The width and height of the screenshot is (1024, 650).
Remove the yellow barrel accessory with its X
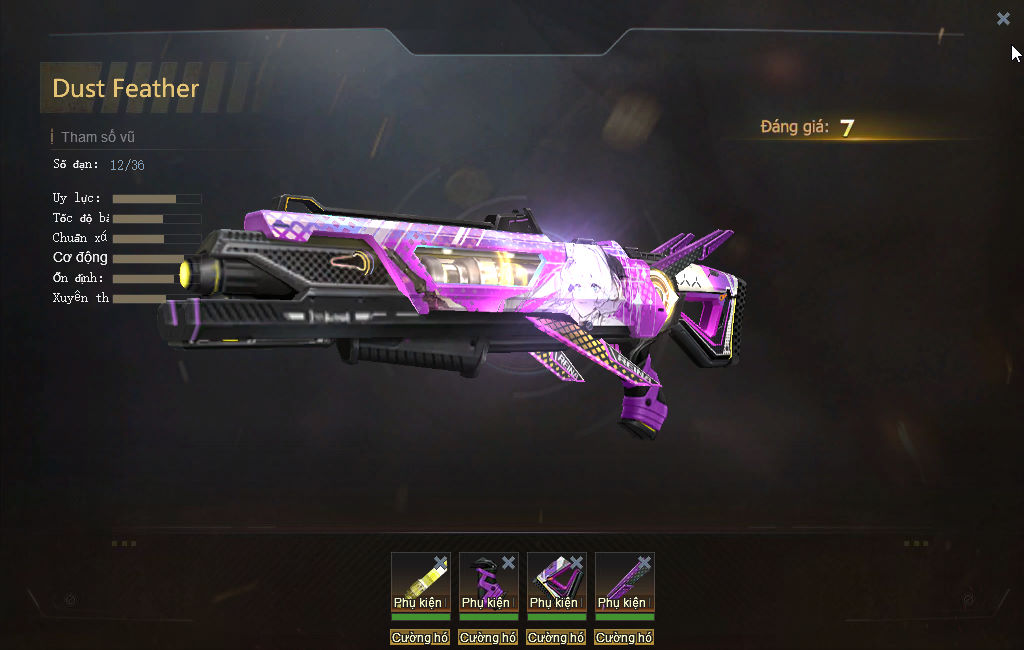click(x=441, y=562)
